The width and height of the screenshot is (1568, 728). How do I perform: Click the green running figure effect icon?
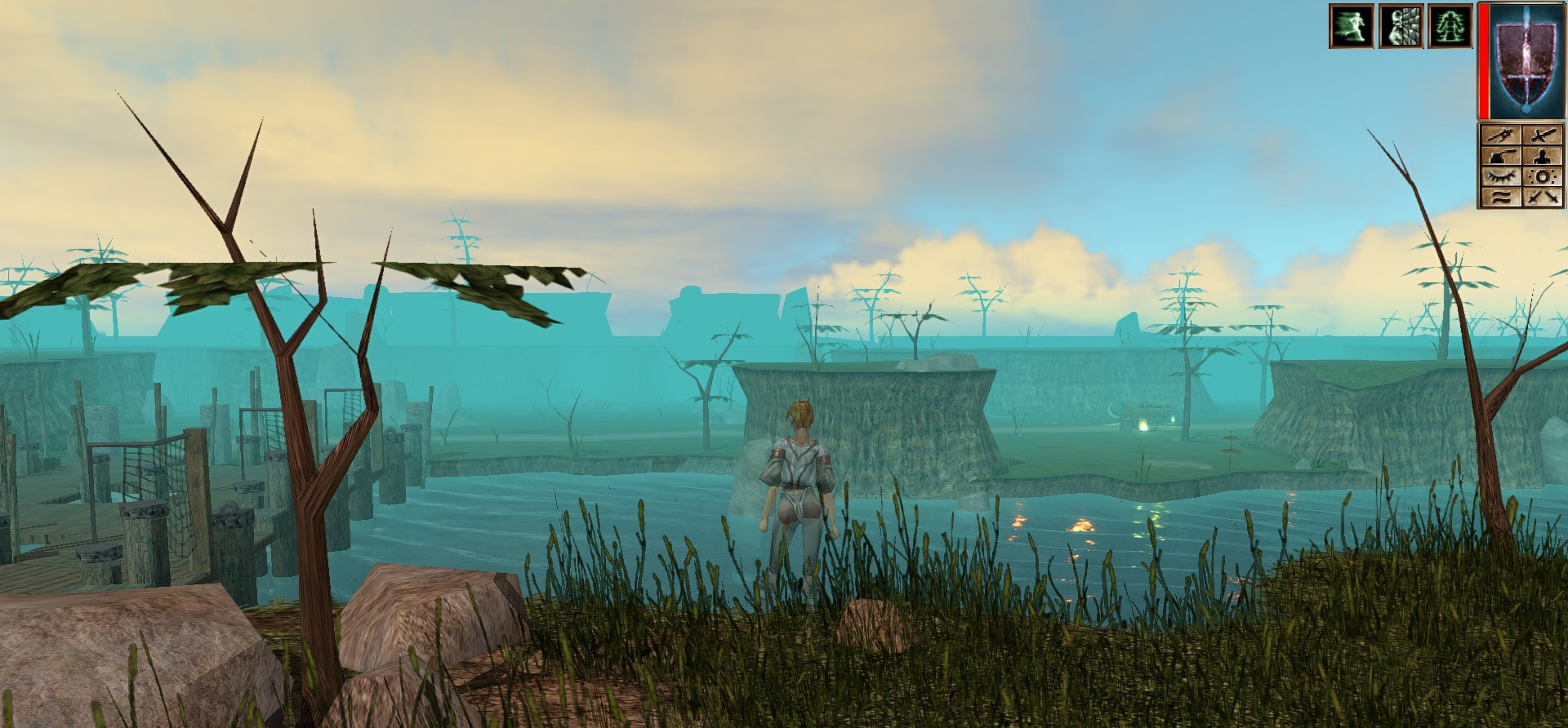point(1352,26)
